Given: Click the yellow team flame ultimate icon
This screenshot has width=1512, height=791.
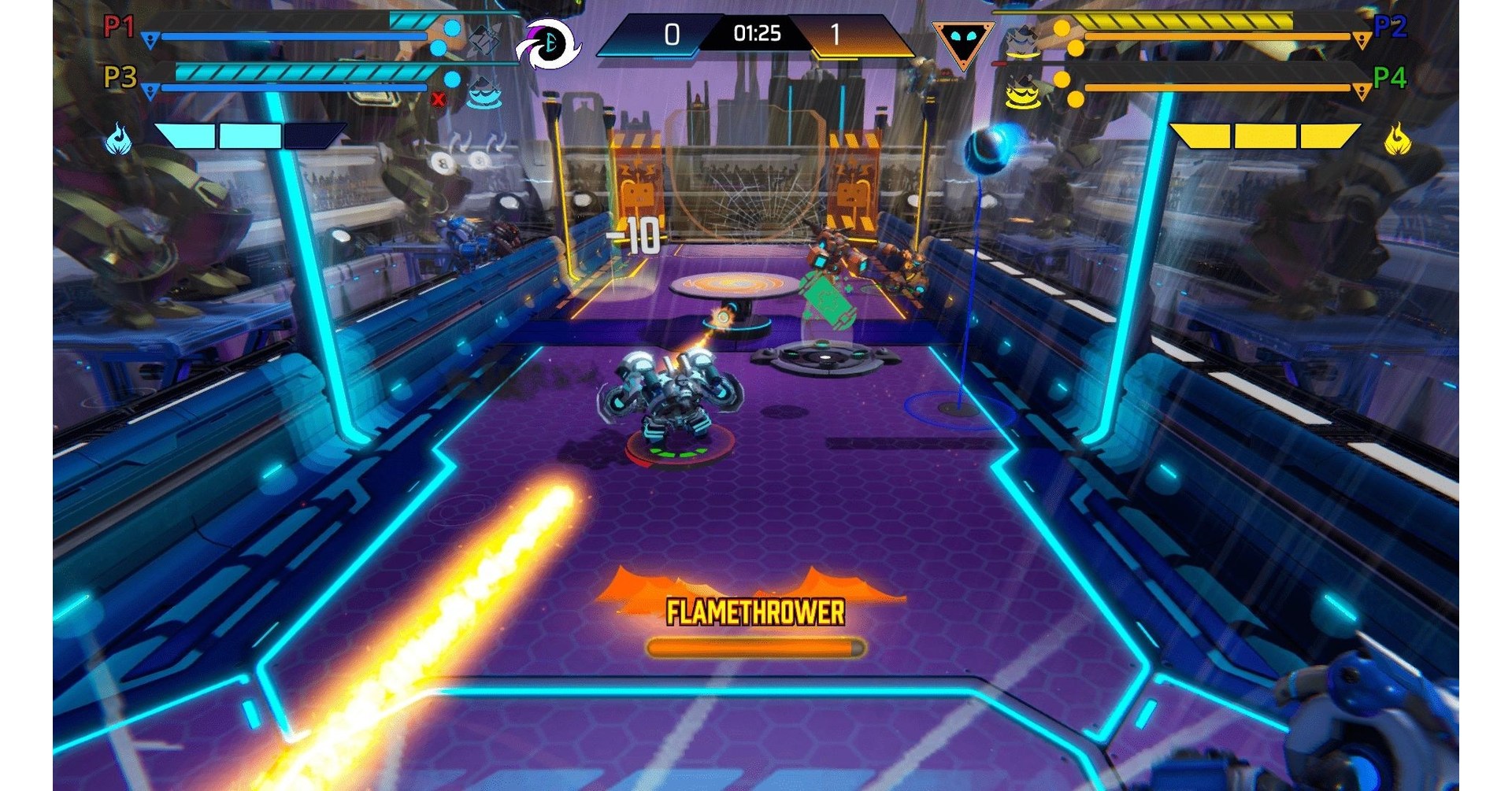Looking at the screenshot, I should [1398, 139].
